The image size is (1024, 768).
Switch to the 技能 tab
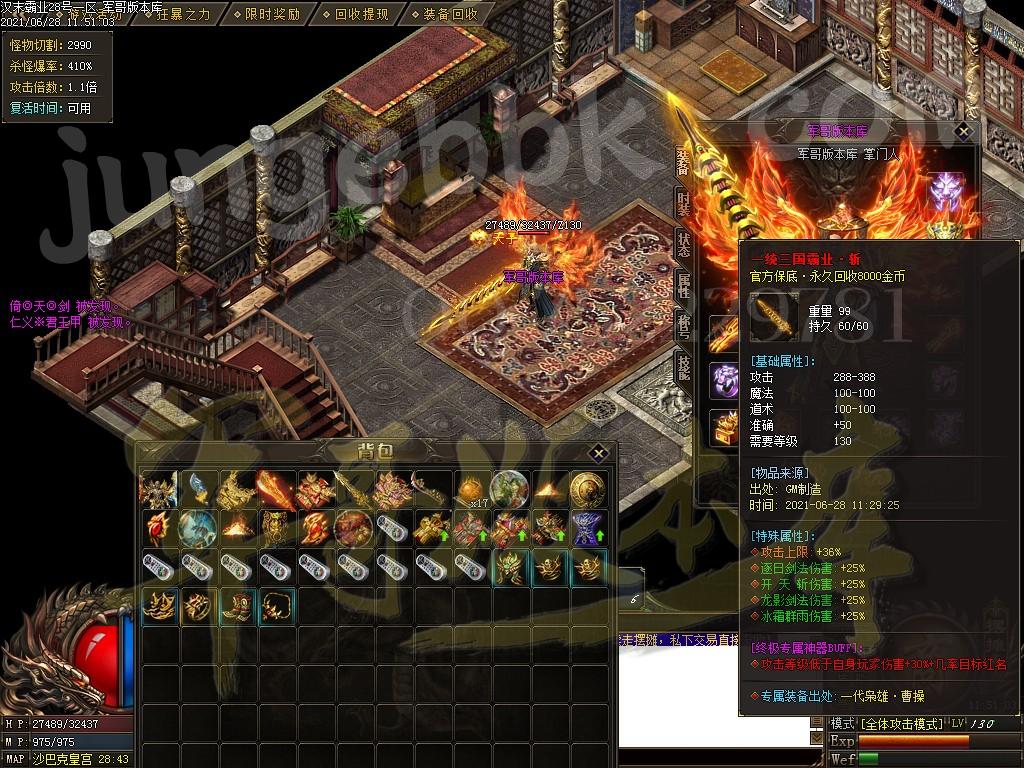tap(683, 367)
